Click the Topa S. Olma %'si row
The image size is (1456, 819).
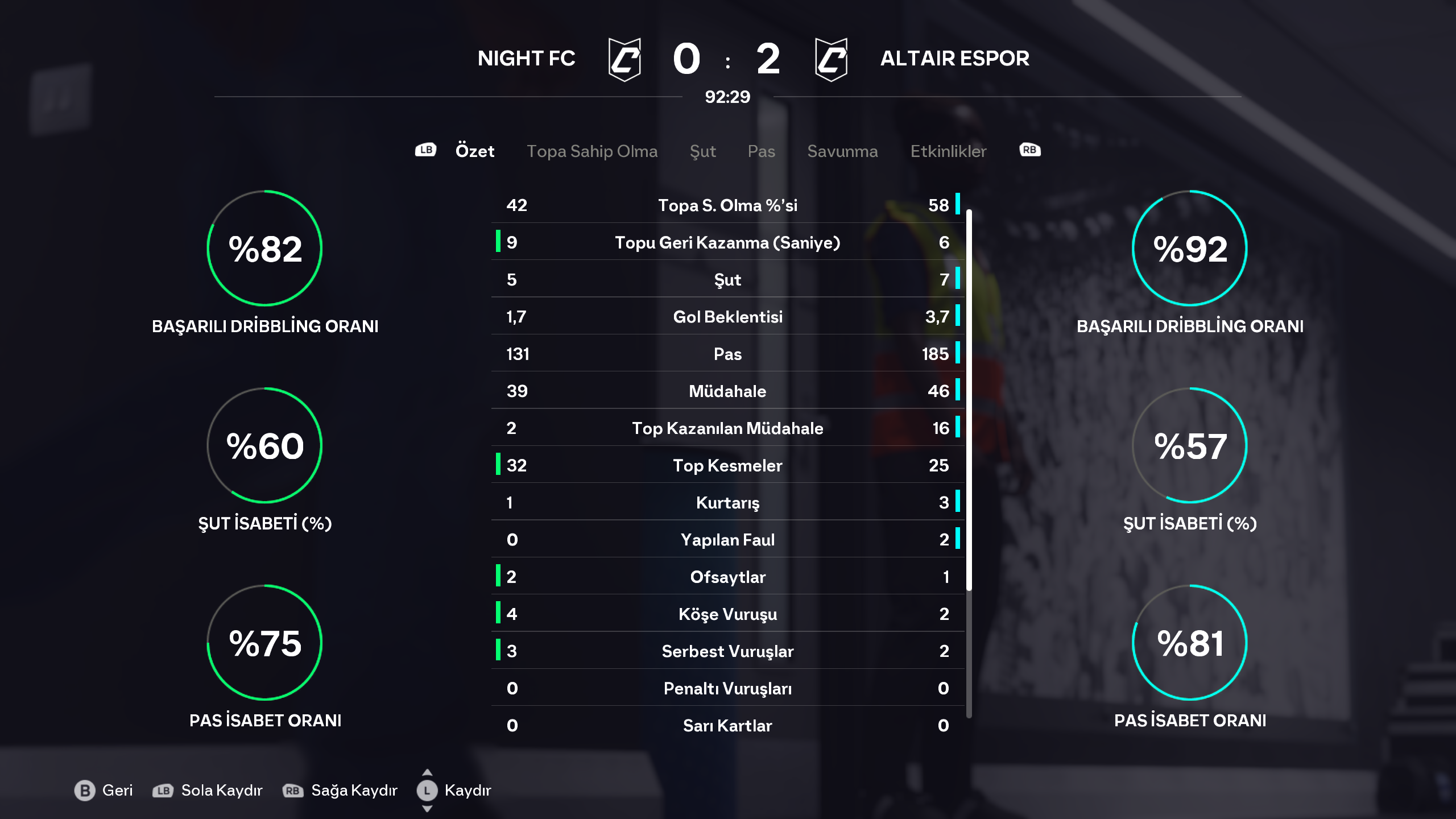point(727,205)
